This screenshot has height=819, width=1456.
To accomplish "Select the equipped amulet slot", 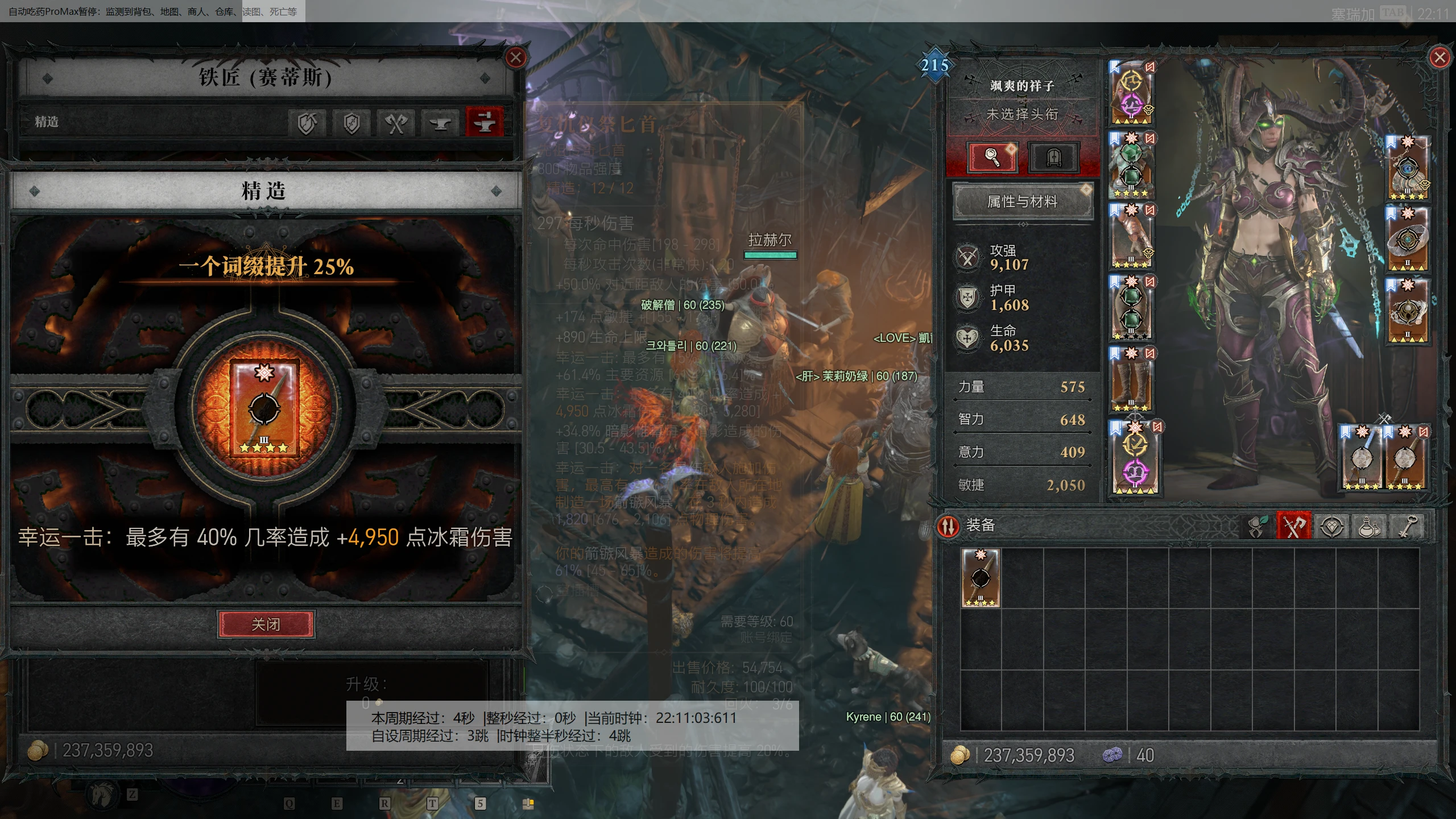I will tap(1408, 168).
